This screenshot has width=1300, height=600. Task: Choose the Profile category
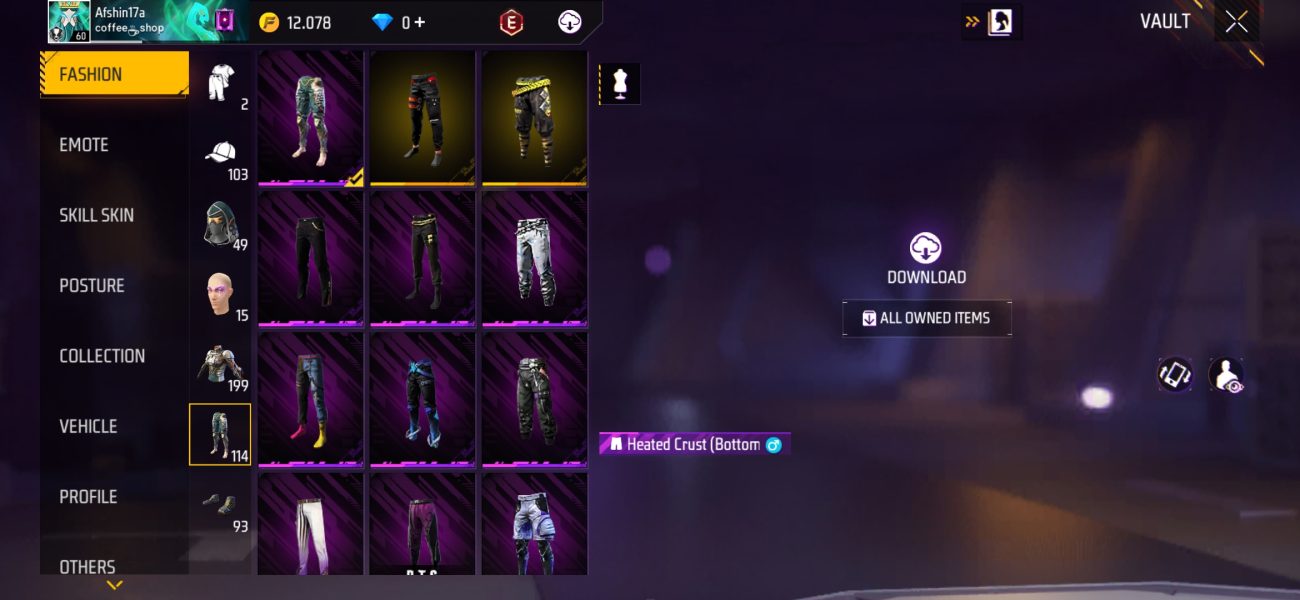point(88,497)
